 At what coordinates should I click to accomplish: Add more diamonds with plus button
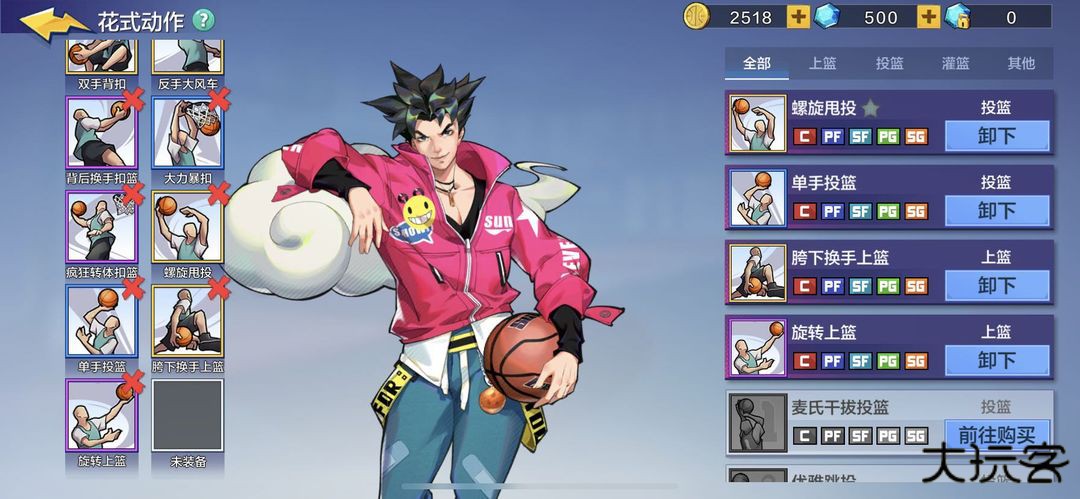928,17
